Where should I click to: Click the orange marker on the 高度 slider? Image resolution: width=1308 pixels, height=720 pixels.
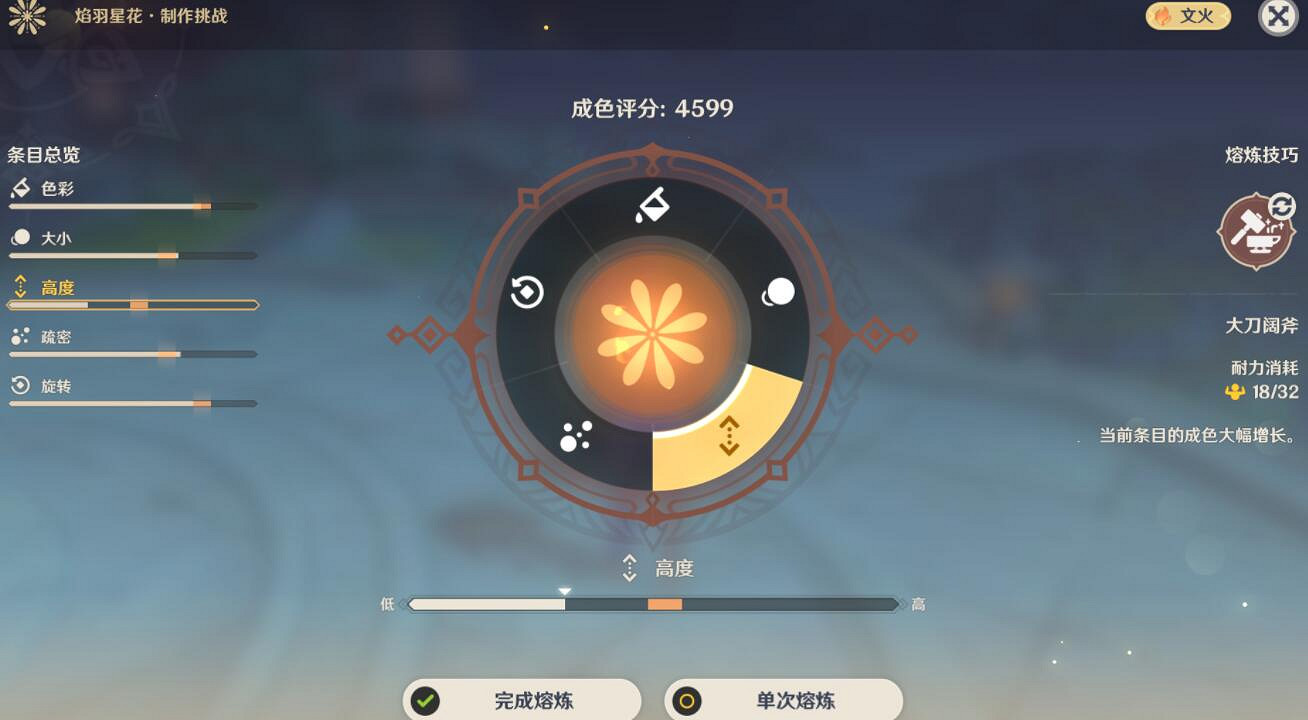click(x=666, y=604)
